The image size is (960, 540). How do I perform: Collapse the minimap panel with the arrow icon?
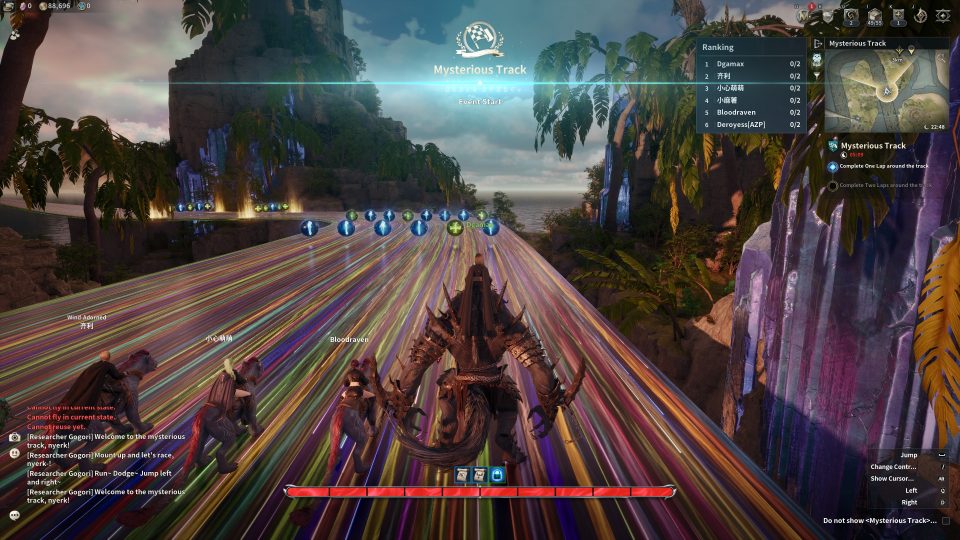coord(817,44)
